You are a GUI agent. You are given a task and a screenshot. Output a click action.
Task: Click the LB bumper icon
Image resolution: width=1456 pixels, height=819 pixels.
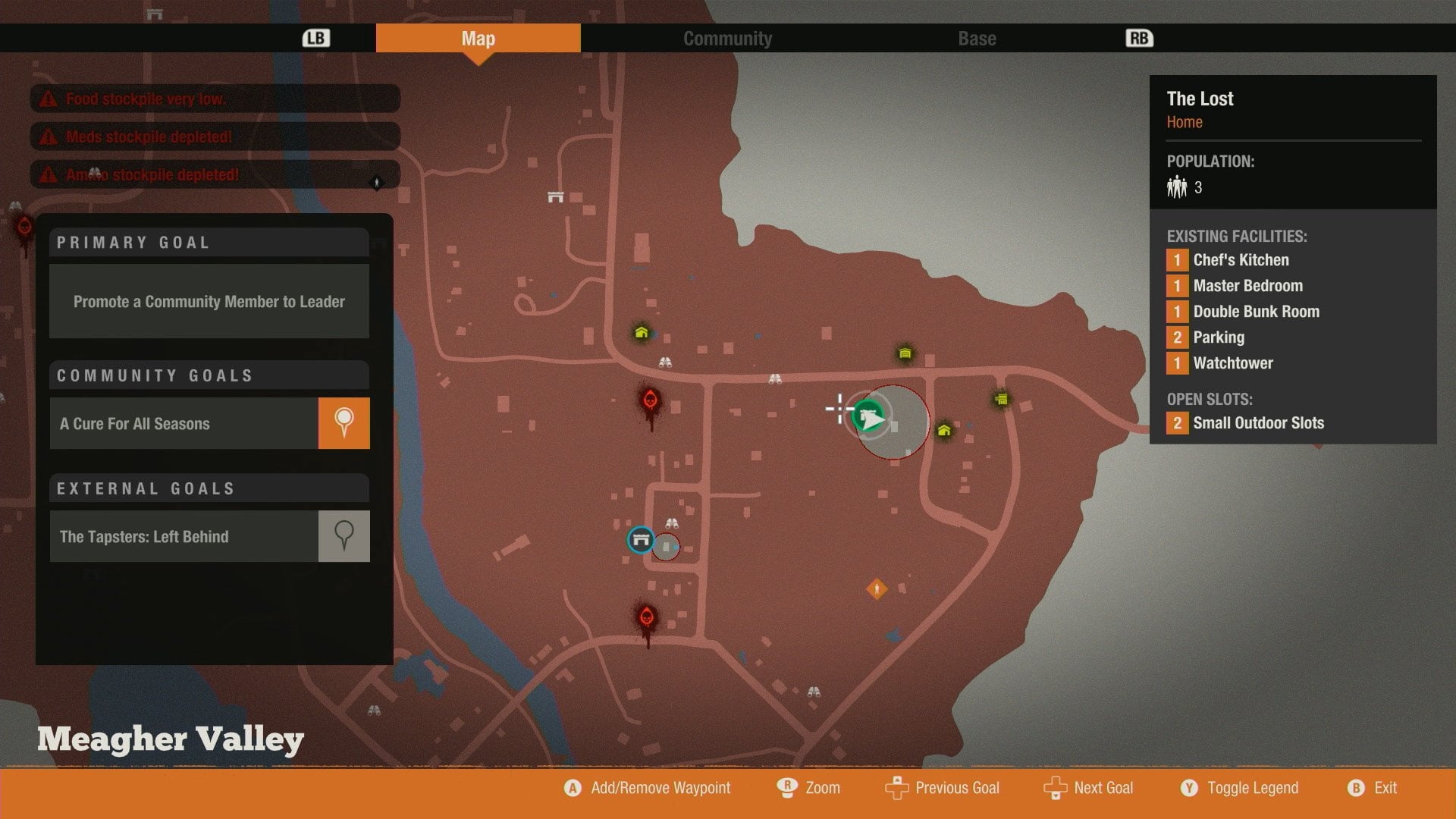(x=318, y=37)
